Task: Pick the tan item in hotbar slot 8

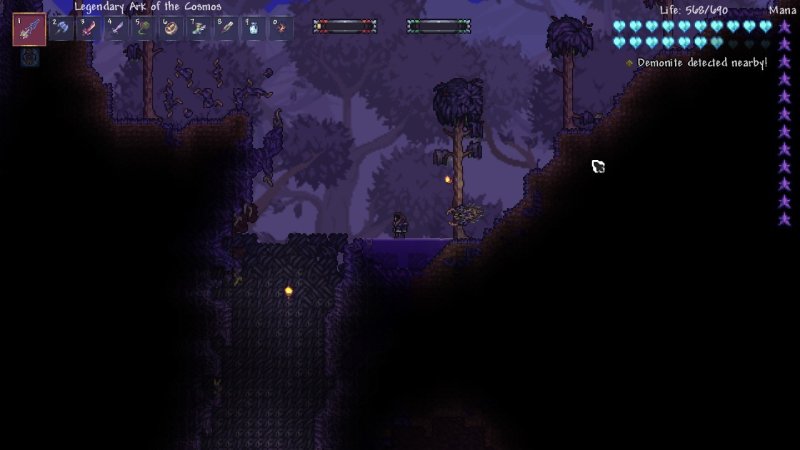Action: (x=226, y=28)
